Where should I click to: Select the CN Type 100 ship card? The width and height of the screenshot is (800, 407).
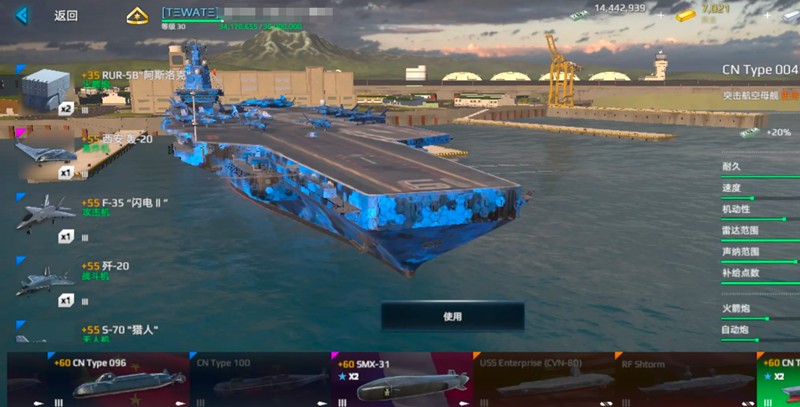tap(260, 379)
